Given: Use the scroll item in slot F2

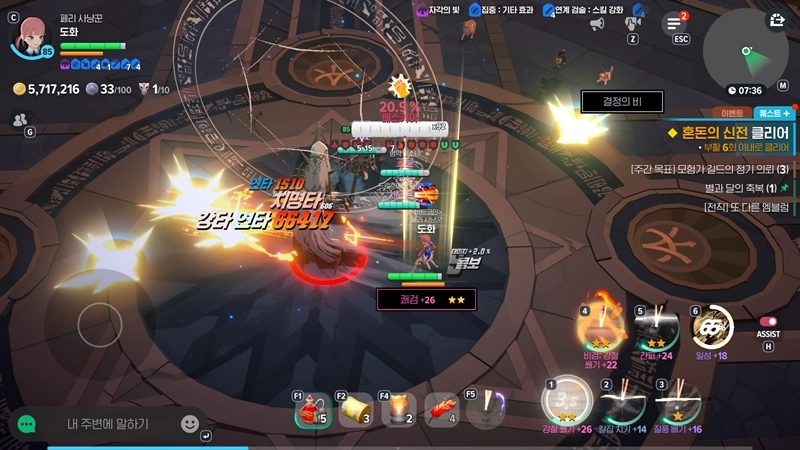Looking at the screenshot, I should pyautogui.click(x=355, y=410).
